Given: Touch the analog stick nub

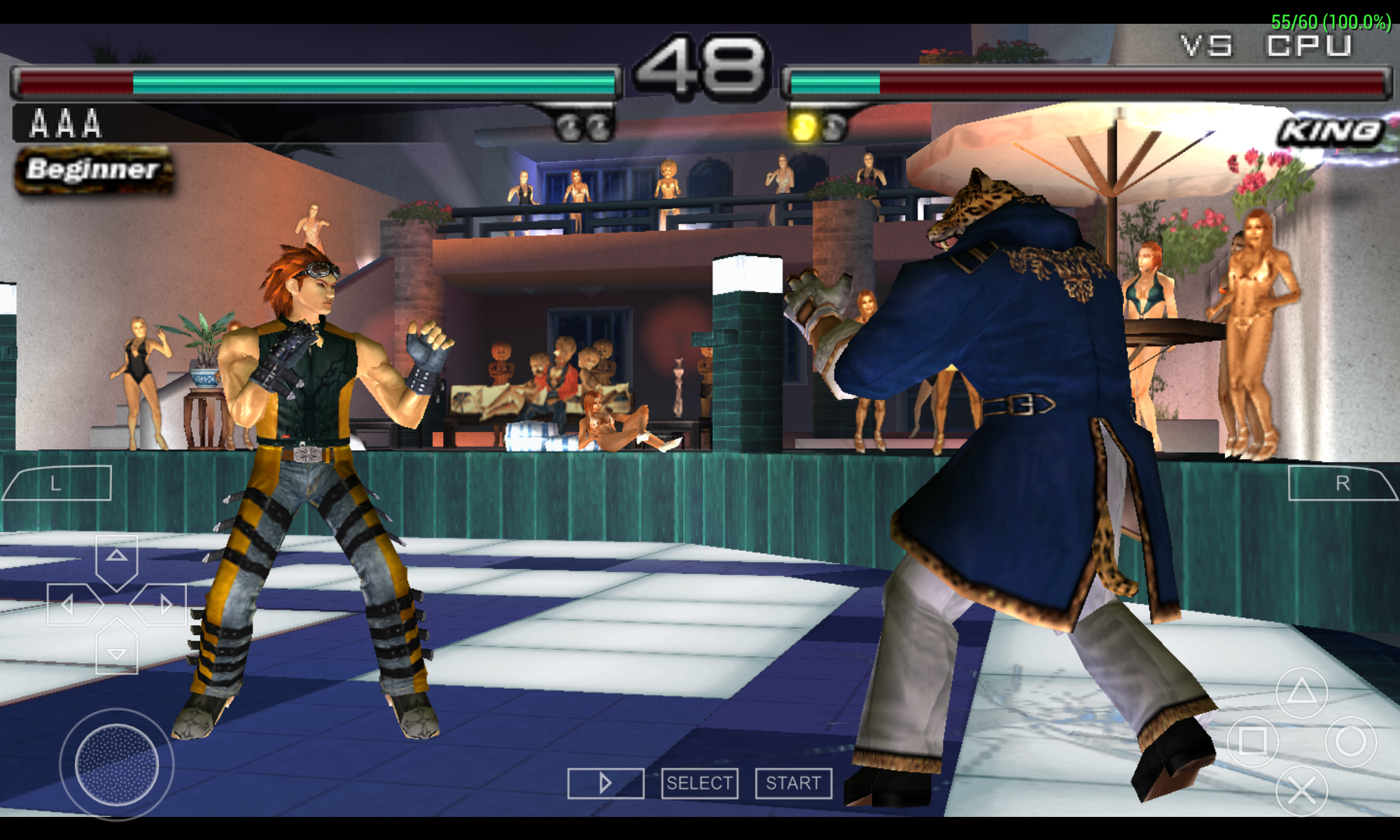Looking at the screenshot, I should pyautogui.click(x=116, y=764).
